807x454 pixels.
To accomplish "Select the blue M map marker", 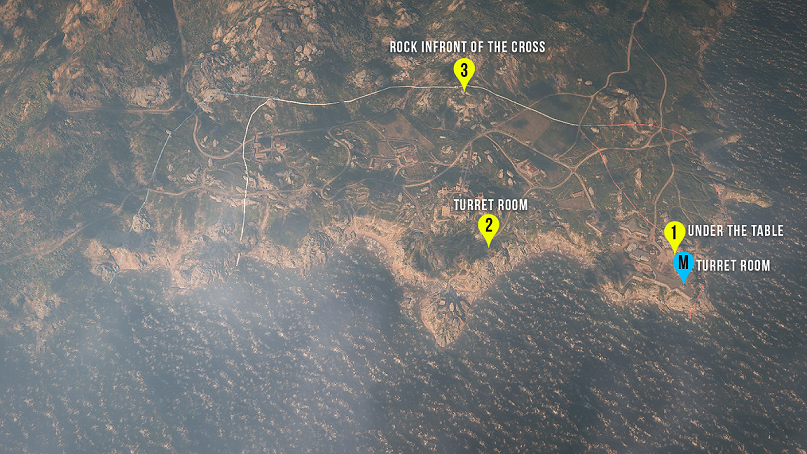I will click(683, 264).
